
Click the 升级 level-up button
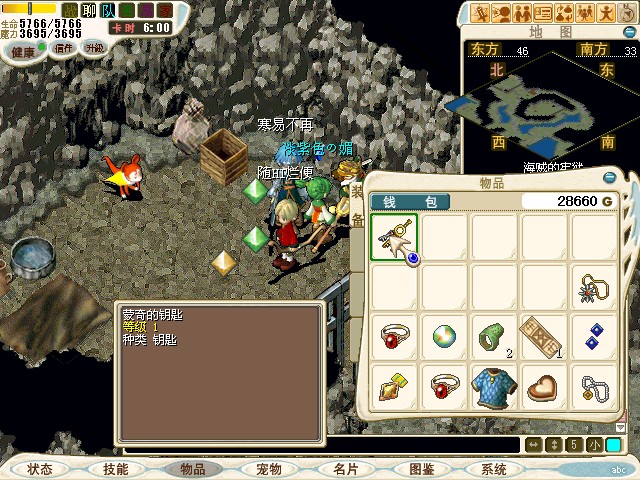pos(94,48)
